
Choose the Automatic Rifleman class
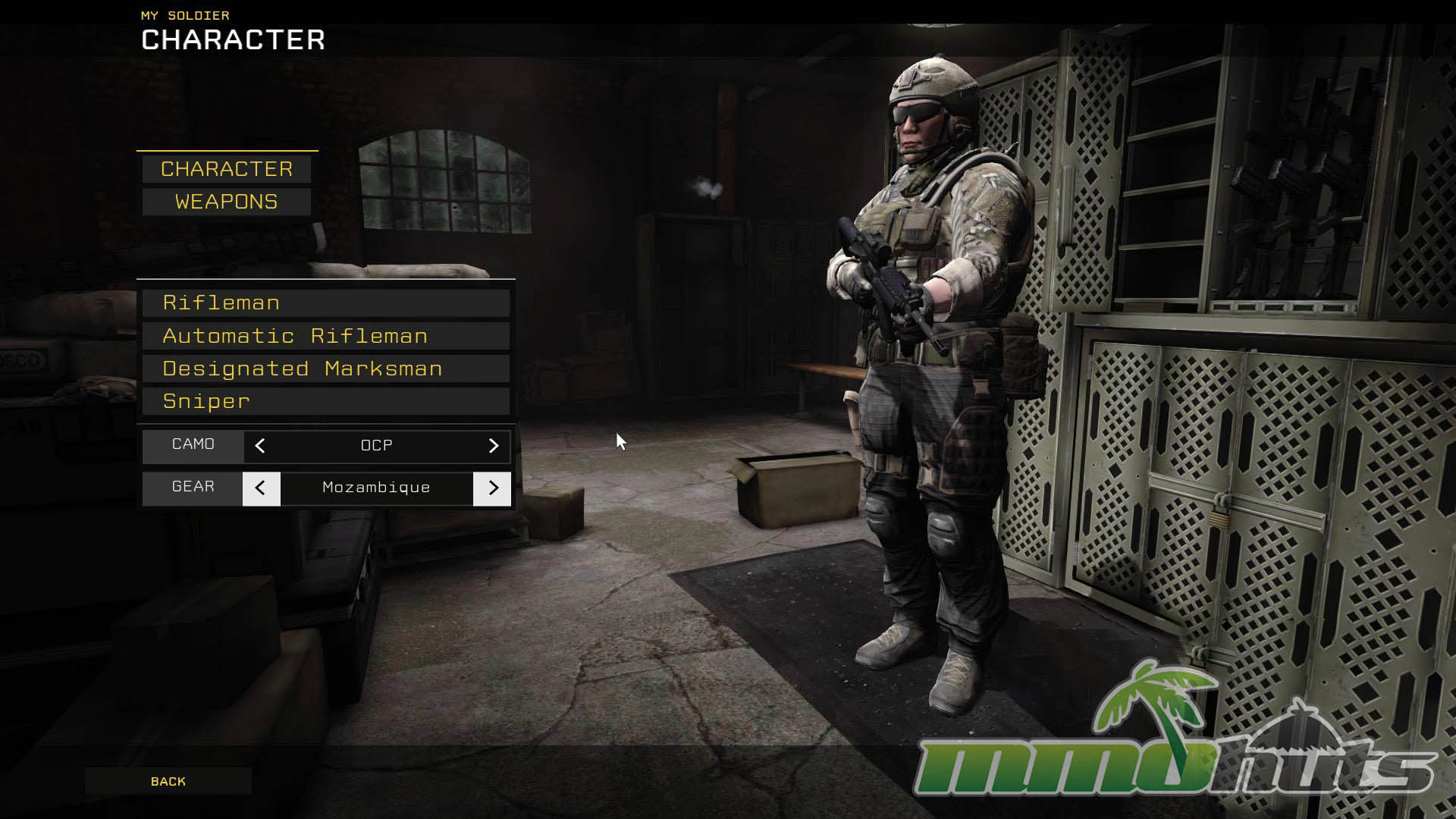[325, 336]
